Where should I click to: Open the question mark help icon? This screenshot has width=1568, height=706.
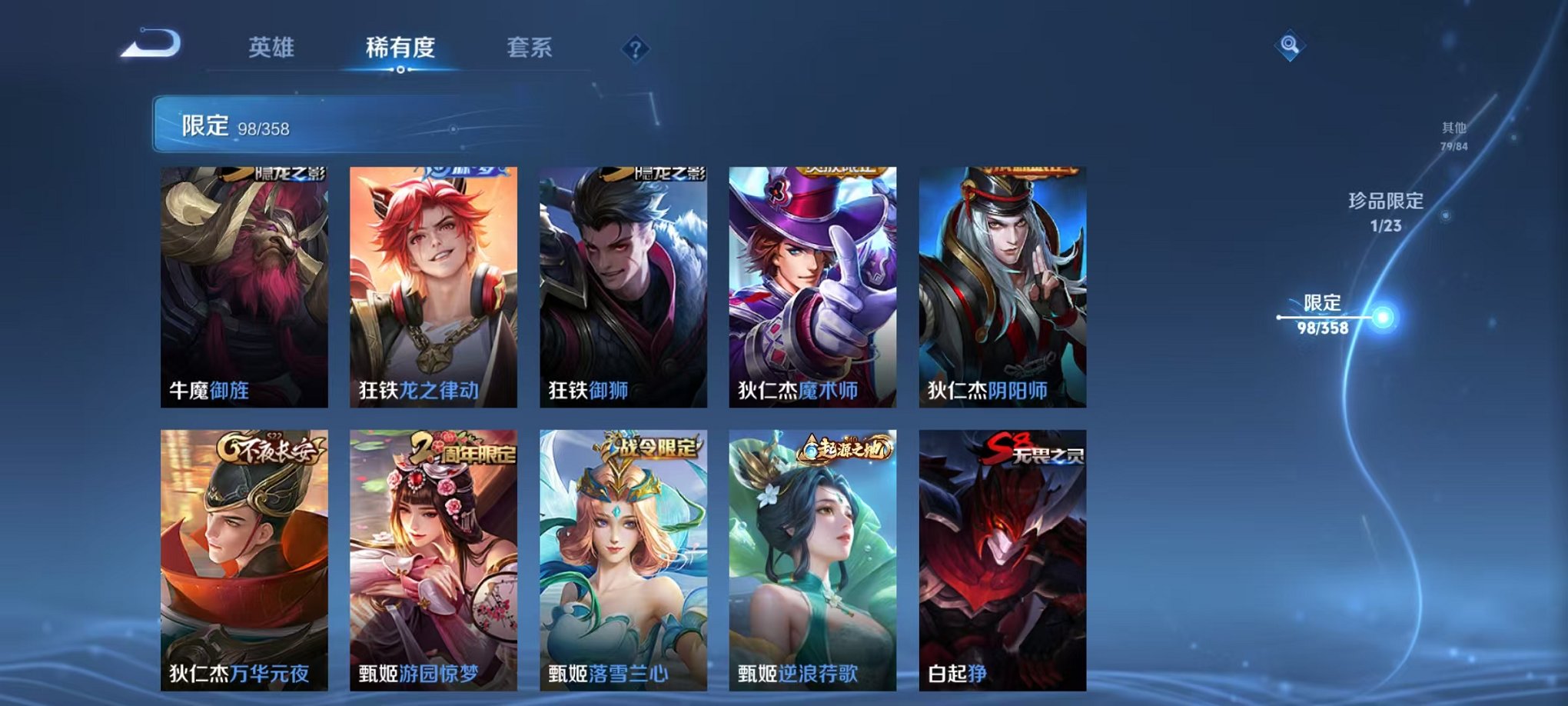tap(635, 50)
